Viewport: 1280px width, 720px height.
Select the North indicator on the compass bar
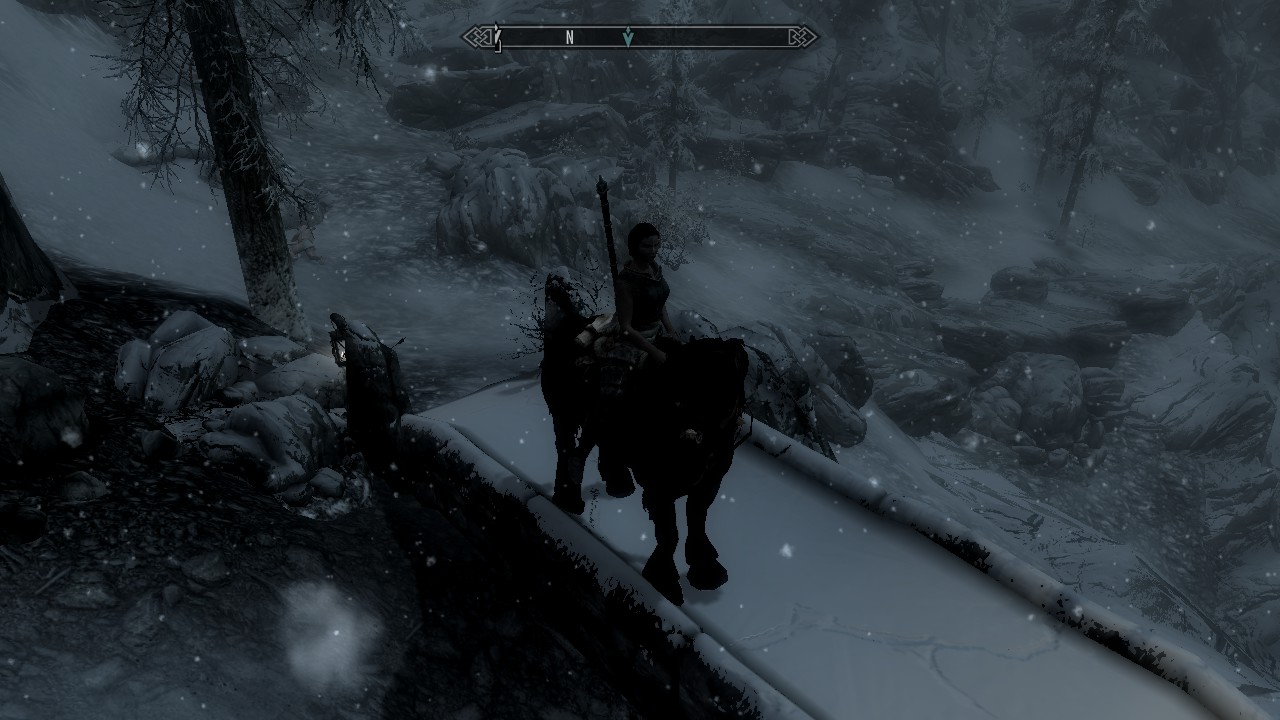[569, 38]
